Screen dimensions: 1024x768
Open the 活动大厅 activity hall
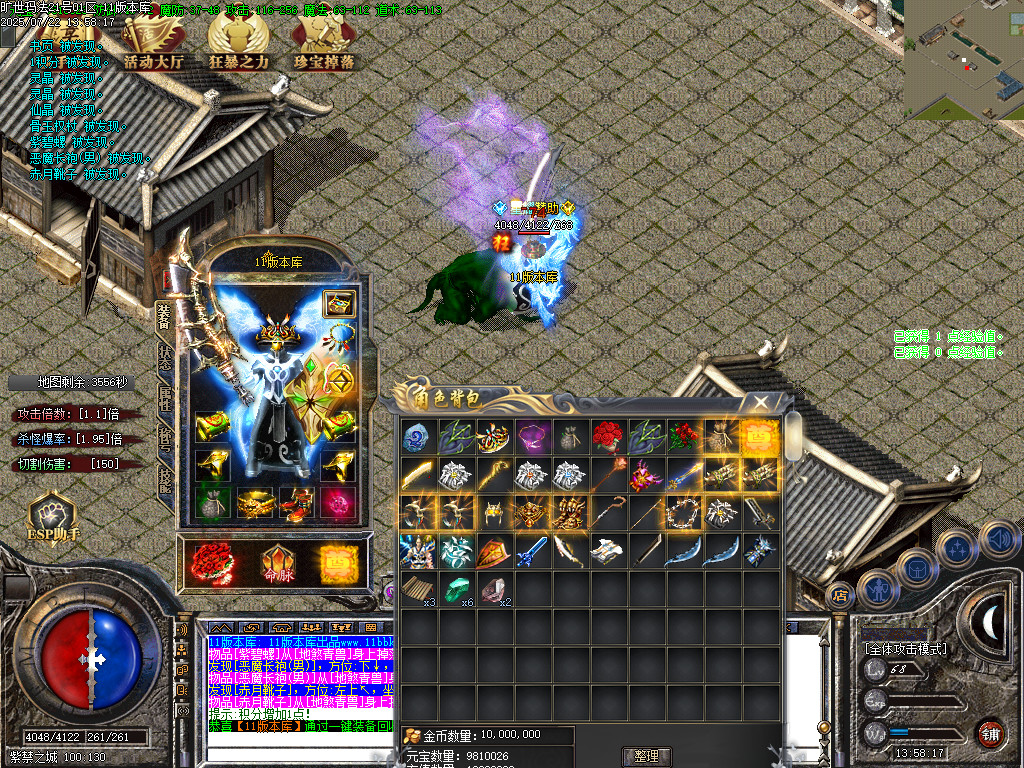coord(155,46)
